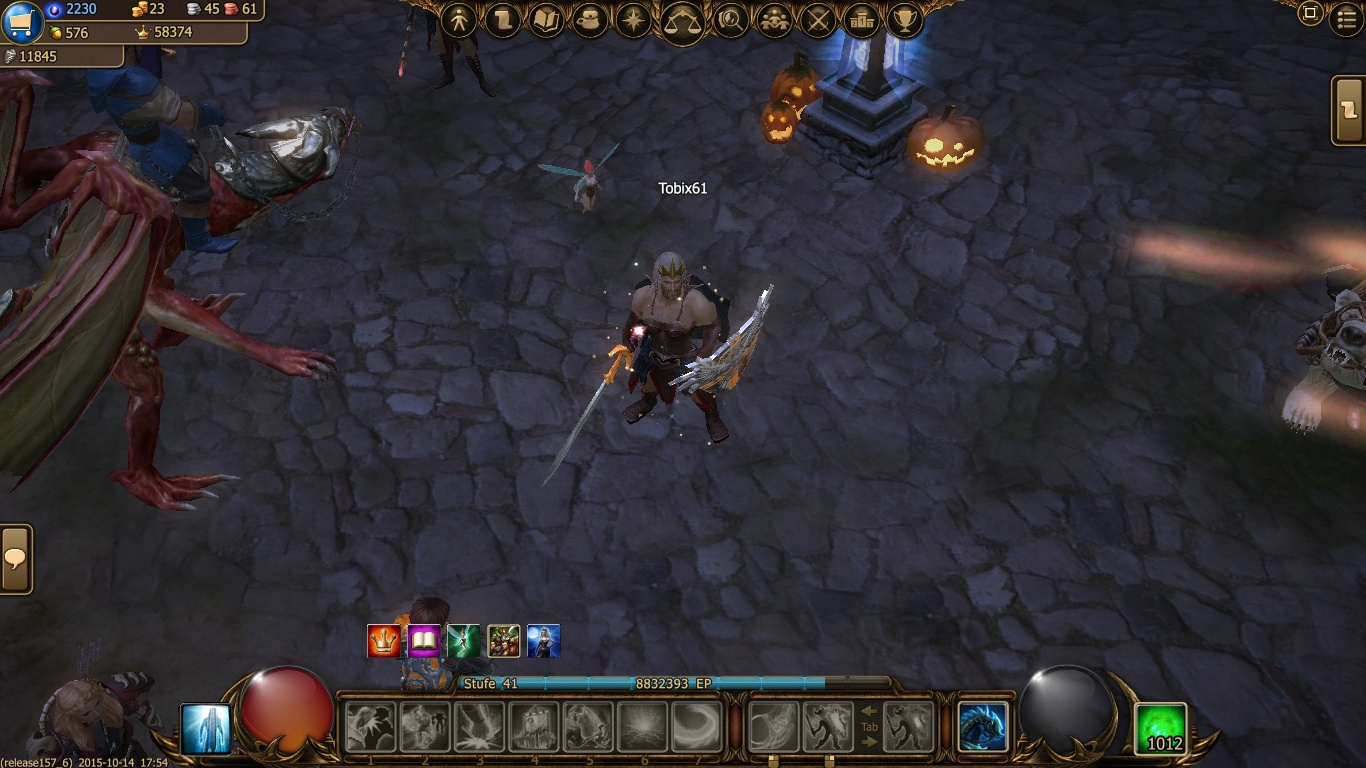Click the orange crown buff icon
The height and width of the screenshot is (768, 1366).
coord(384,641)
